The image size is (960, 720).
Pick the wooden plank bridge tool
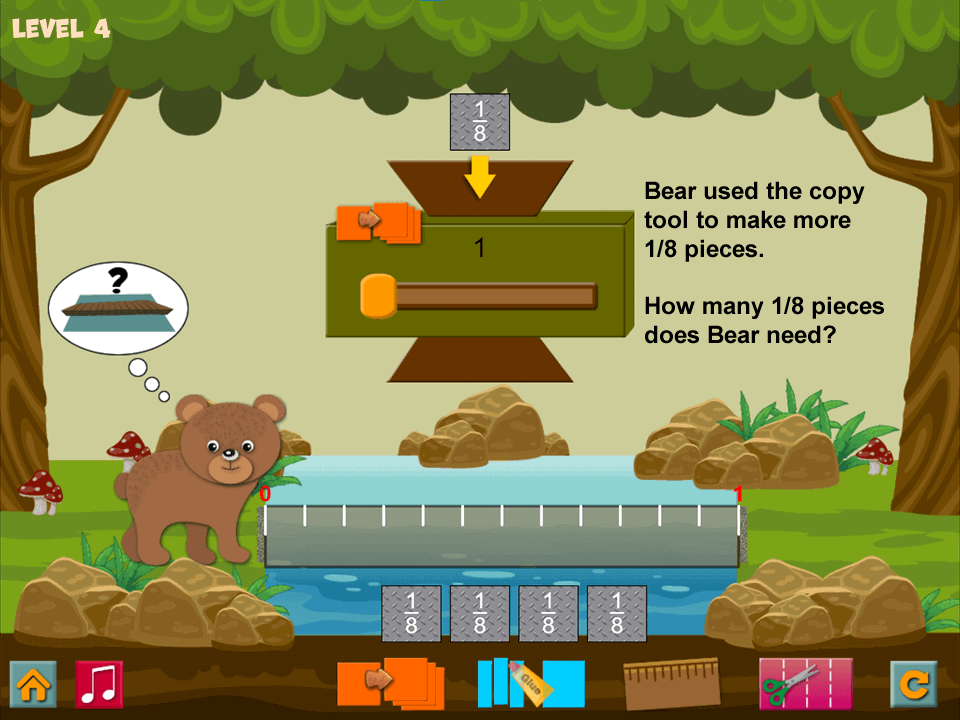[x=671, y=683]
